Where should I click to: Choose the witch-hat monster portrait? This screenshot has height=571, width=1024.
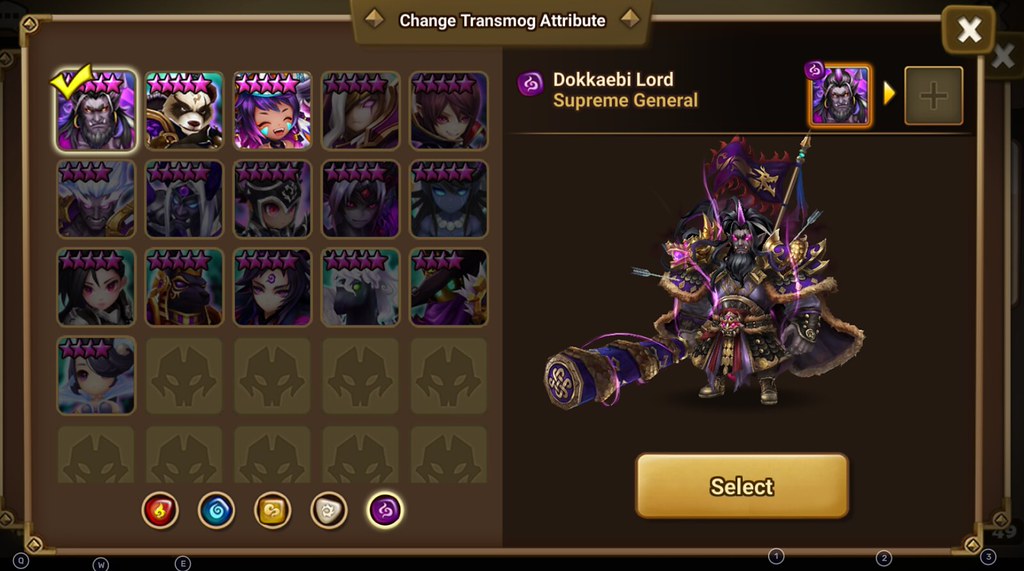click(448, 289)
